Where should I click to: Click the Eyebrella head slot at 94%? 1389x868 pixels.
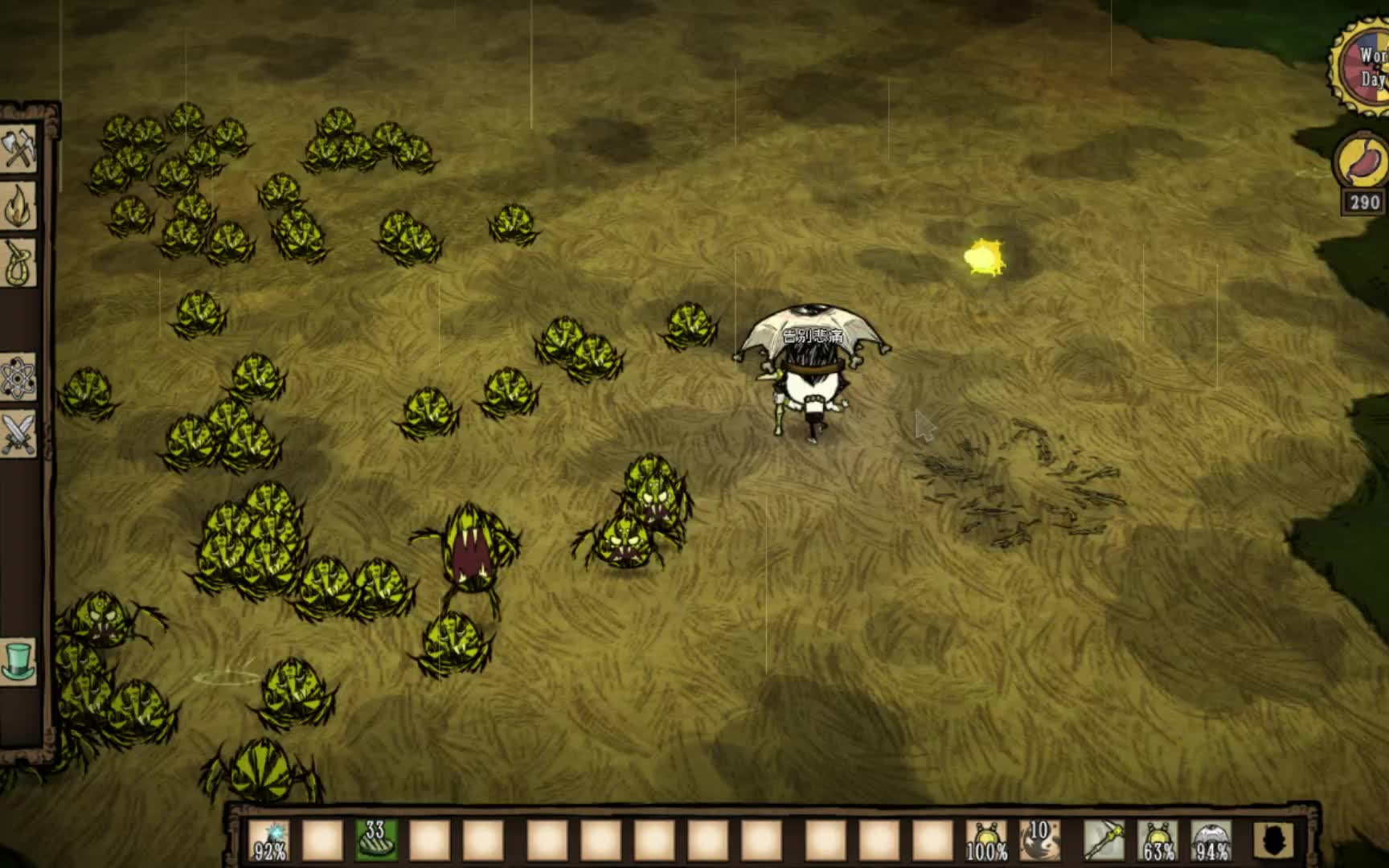point(1211,841)
